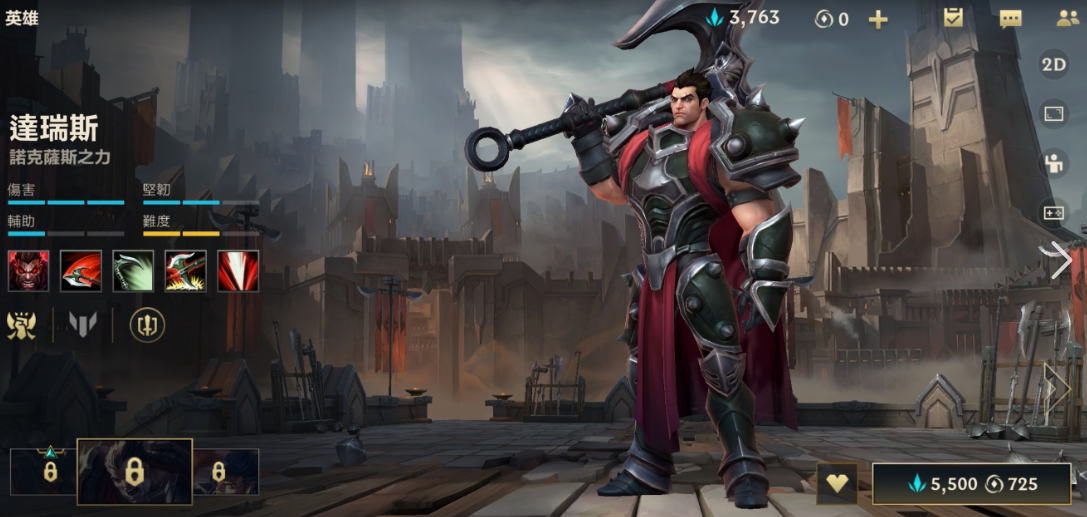
Task: Buy Darius with the 5,500 / 725 price button
Action: tap(971, 484)
